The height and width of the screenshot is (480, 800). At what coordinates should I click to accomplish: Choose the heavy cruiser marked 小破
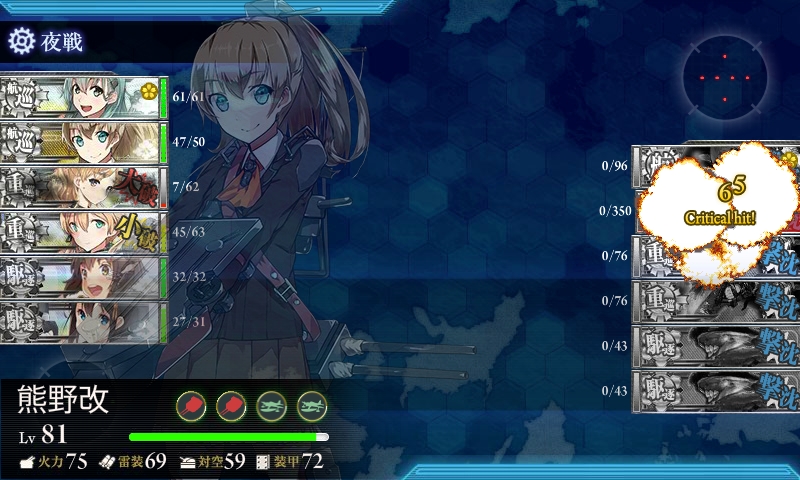coord(80,232)
